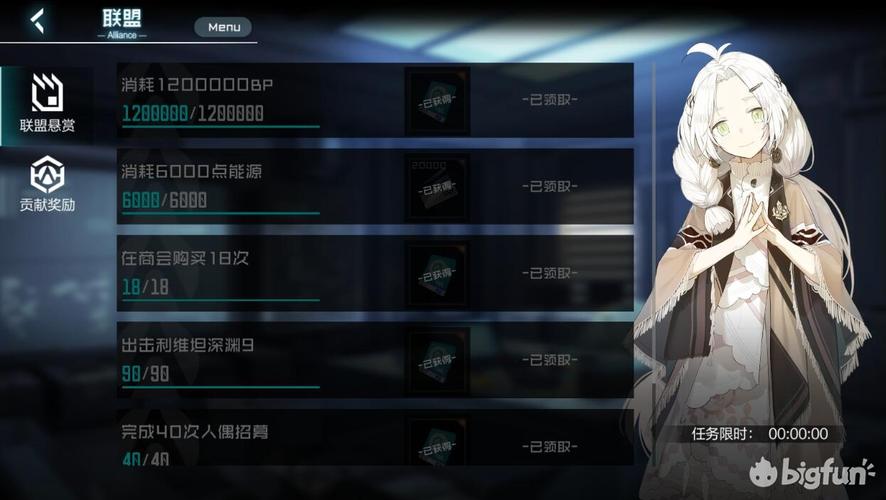The image size is (886, 500).
Task: Click the reward icon for 在商会购买18次
Action: point(437,273)
